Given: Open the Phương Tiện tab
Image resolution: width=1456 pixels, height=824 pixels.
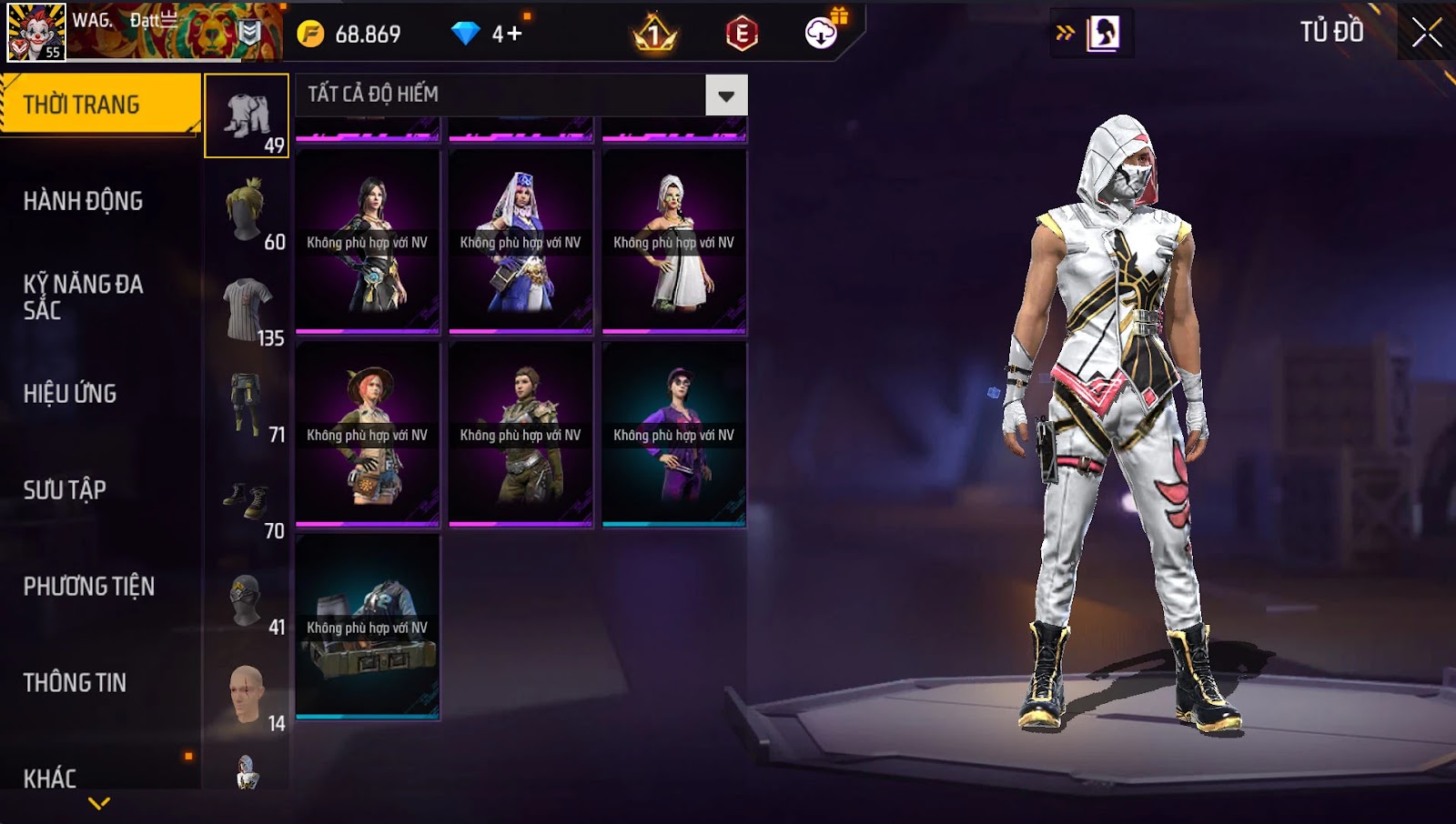Looking at the screenshot, I should coord(88,587).
